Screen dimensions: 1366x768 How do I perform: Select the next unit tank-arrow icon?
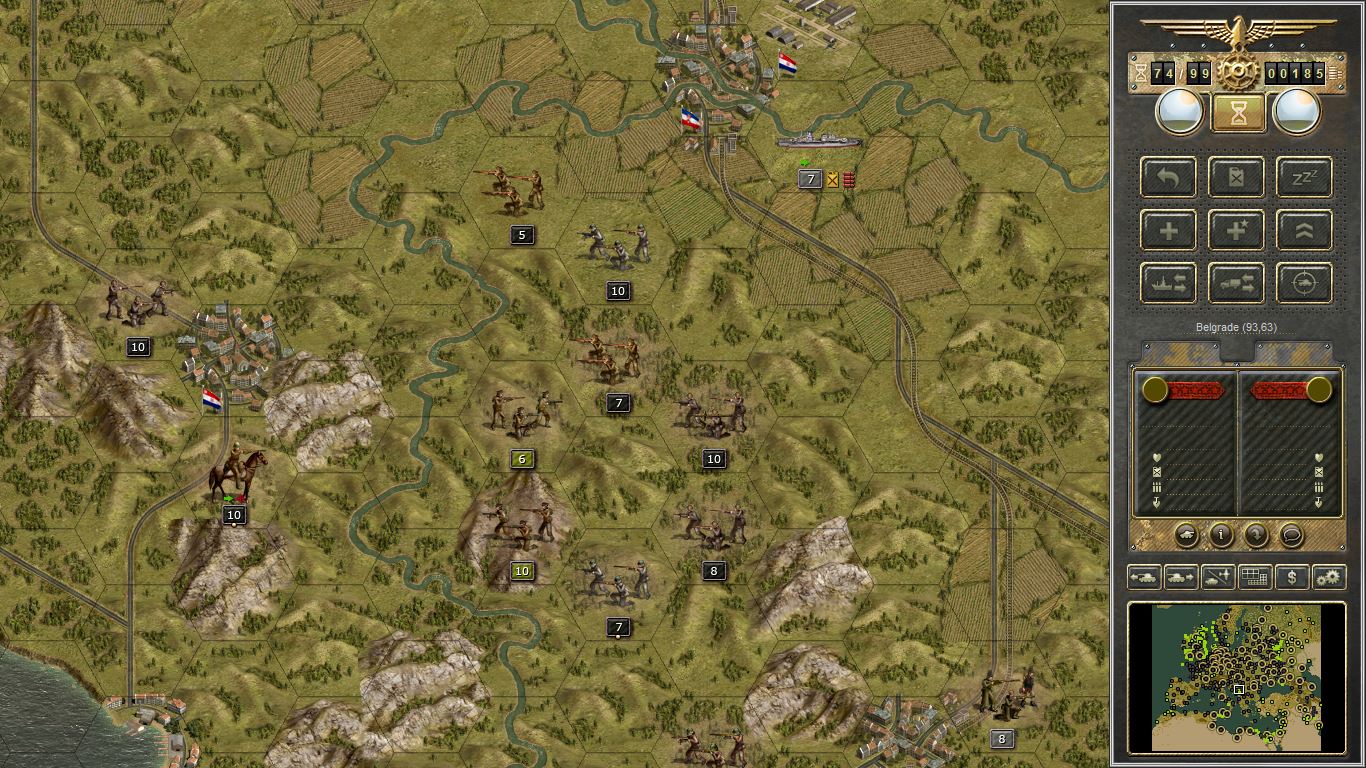coord(1180,577)
